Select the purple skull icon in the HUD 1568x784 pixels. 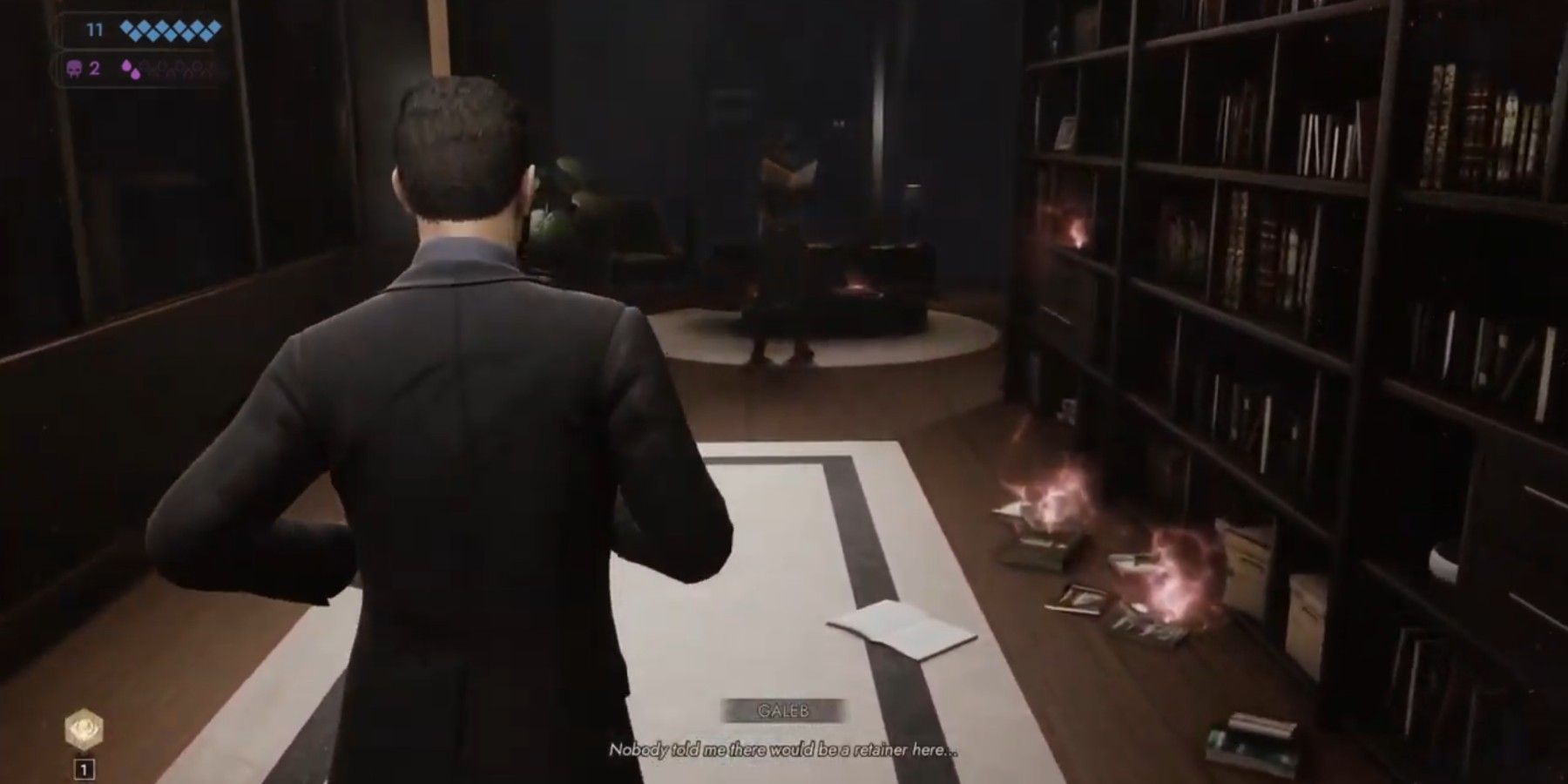75,68
